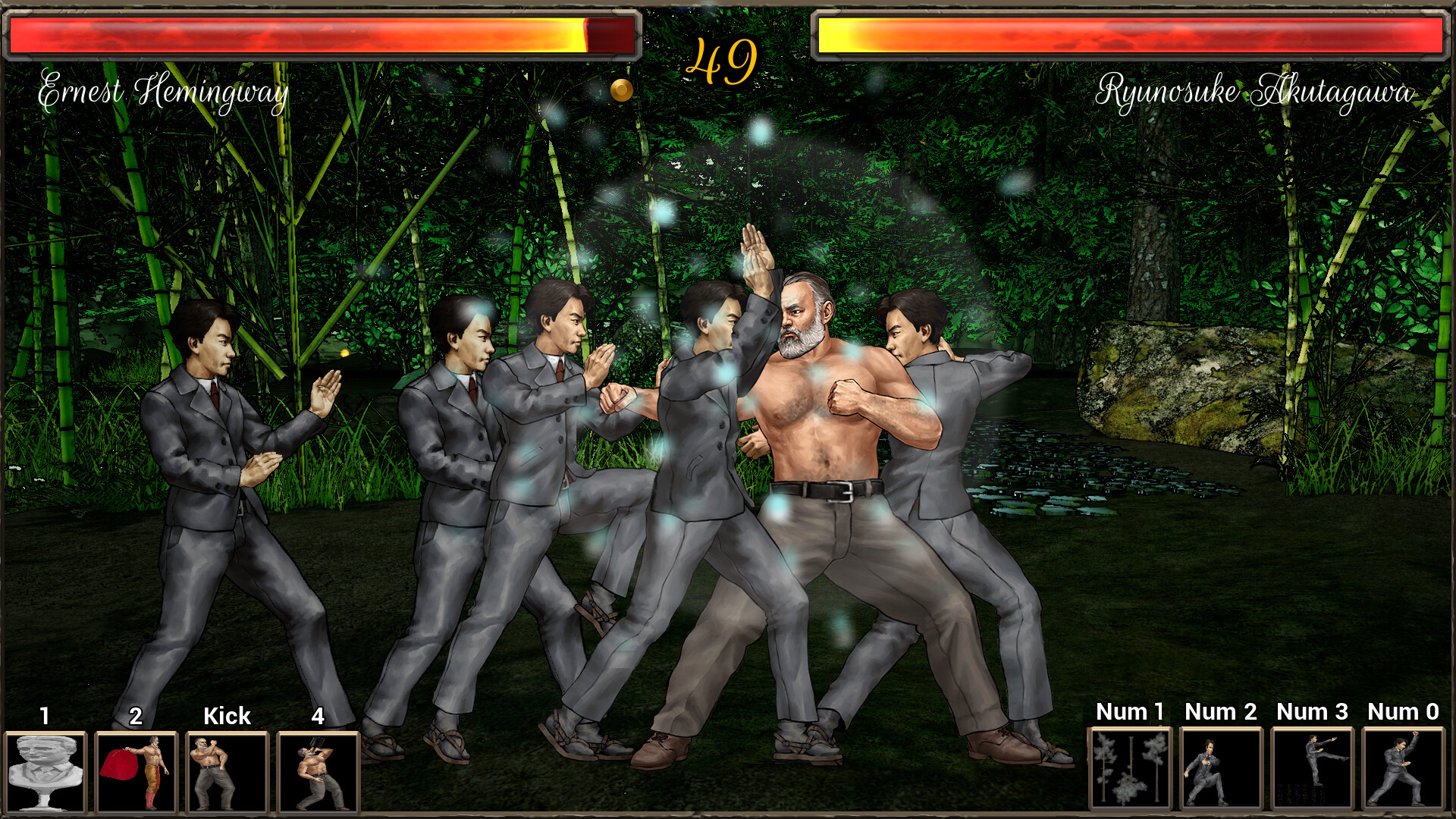The image size is (1456, 819).
Task: Select the Ryunosuke Akutagawa name label
Action: pyautogui.click(x=1254, y=93)
